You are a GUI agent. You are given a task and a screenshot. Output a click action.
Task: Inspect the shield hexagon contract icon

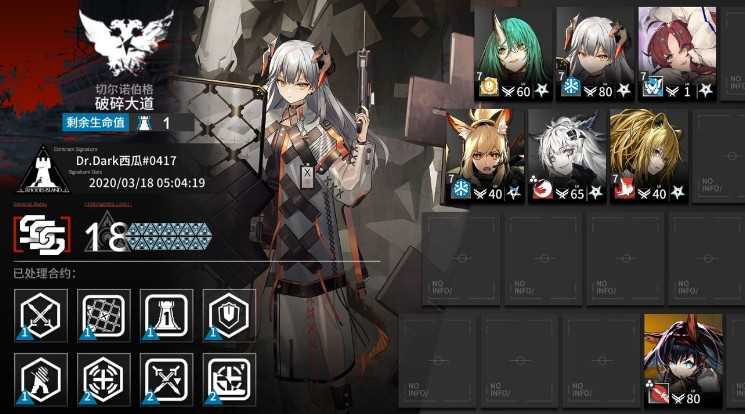[230, 314]
